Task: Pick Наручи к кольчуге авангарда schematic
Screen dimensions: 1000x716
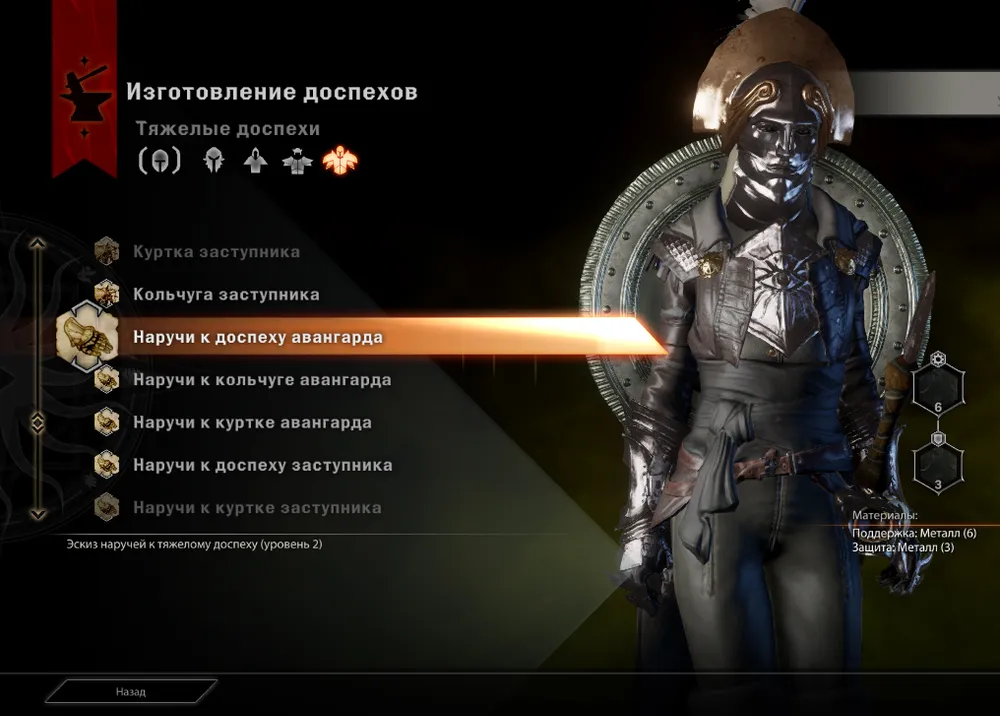Action: [262, 380]
